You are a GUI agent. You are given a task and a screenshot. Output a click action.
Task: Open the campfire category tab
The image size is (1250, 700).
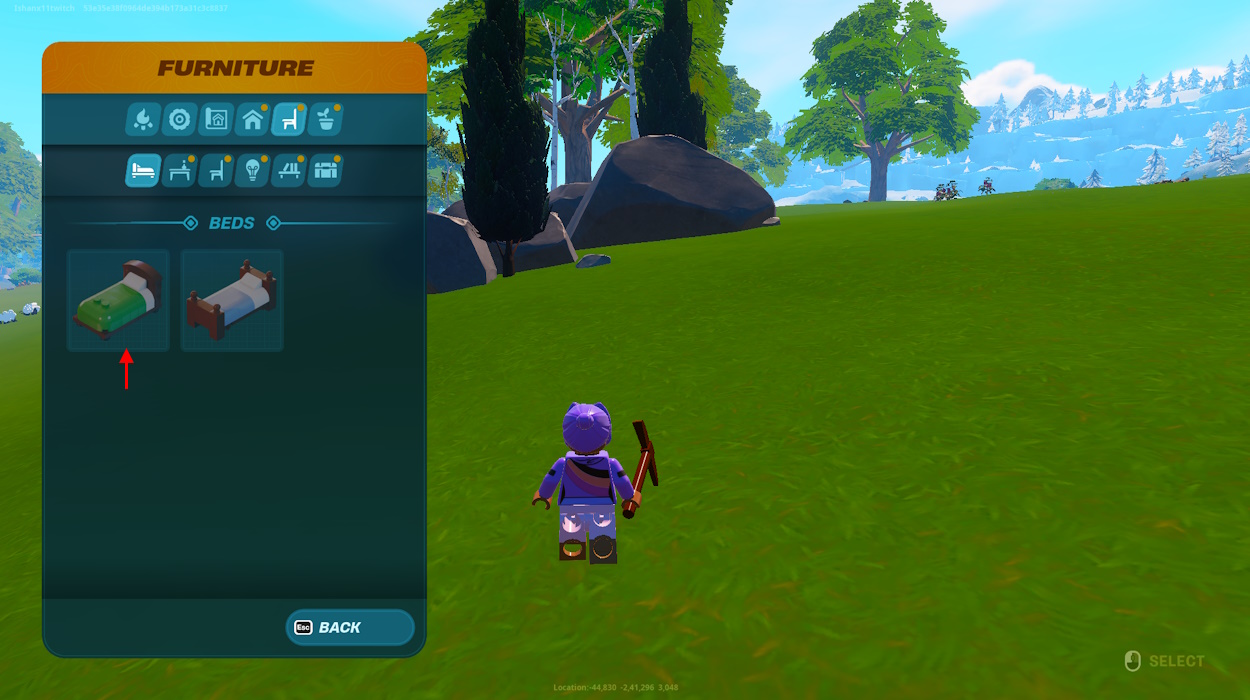143,120
